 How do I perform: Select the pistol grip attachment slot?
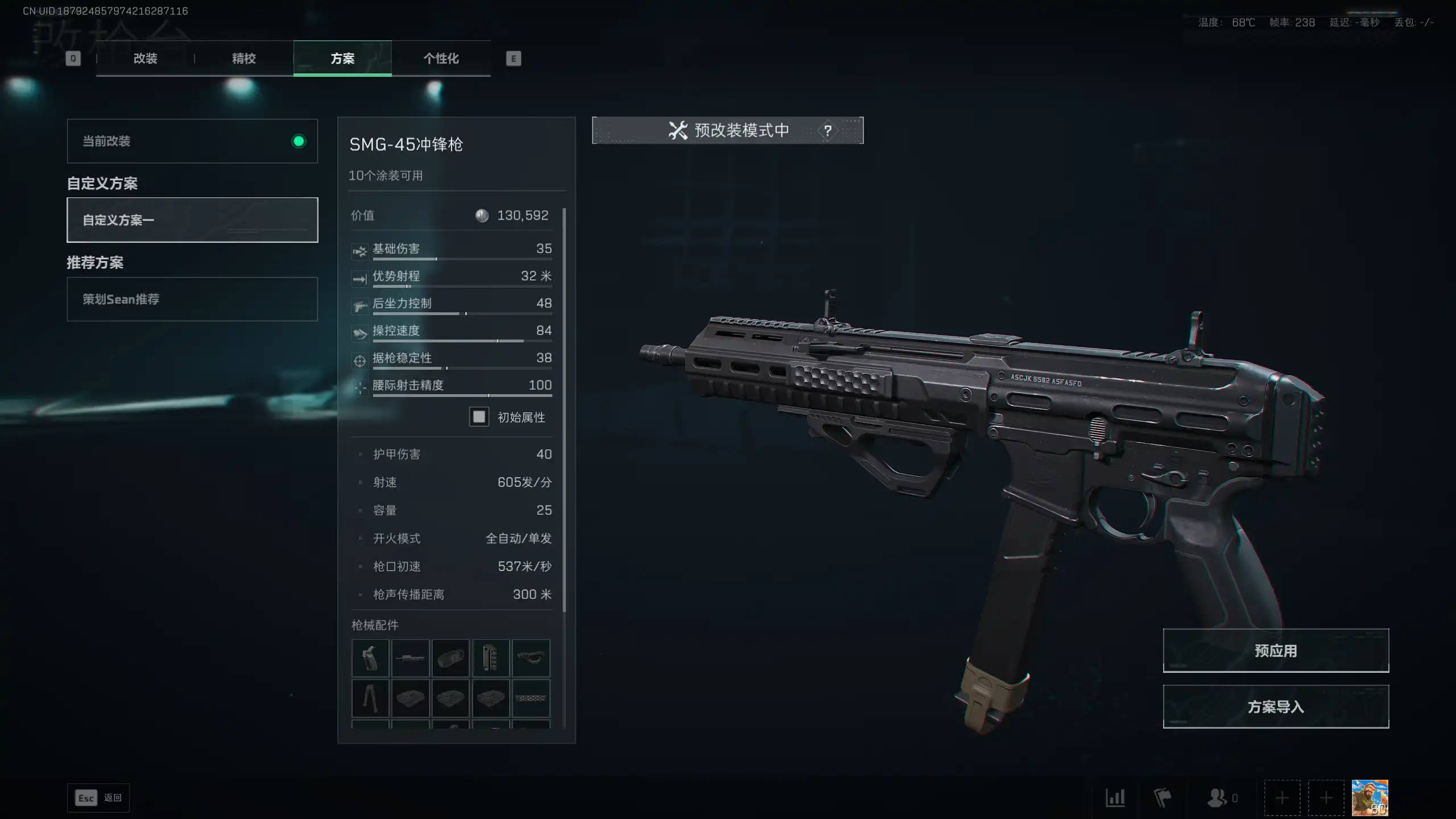pyautogui.click(x=370, y=658)
